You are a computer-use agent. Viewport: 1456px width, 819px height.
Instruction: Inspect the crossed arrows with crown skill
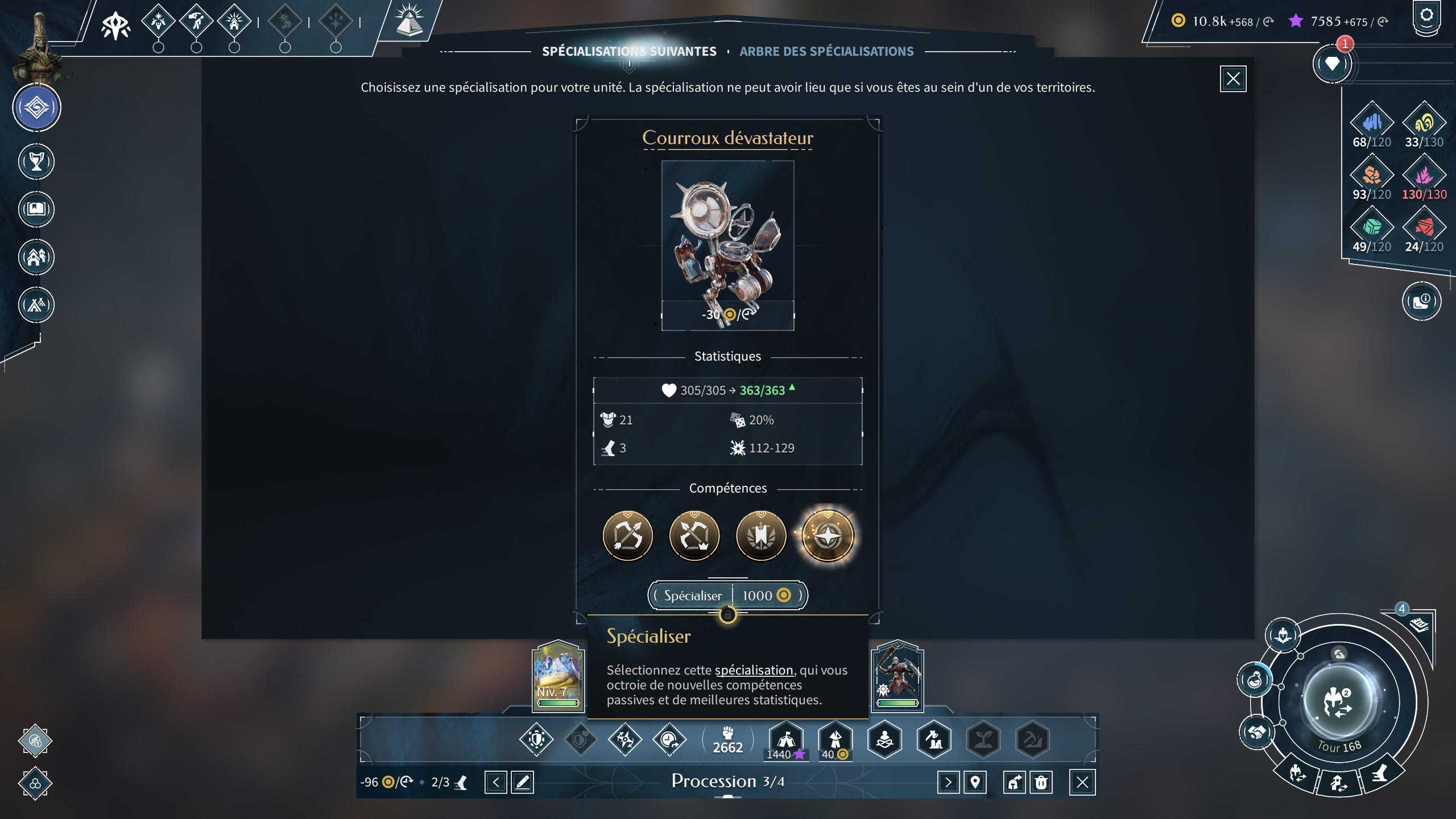pyautogui.click(x=694, y=536)
